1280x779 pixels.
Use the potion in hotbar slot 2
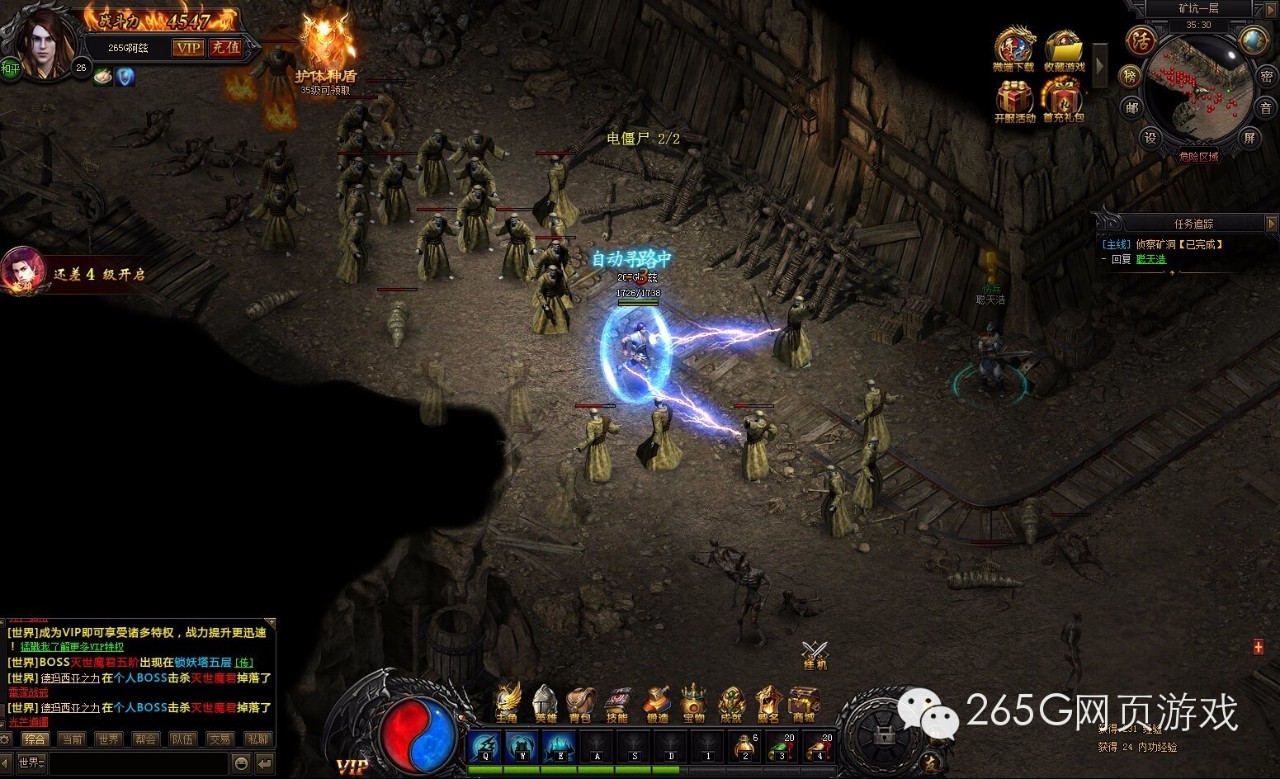pyautogui.click(x=744, y=746)
